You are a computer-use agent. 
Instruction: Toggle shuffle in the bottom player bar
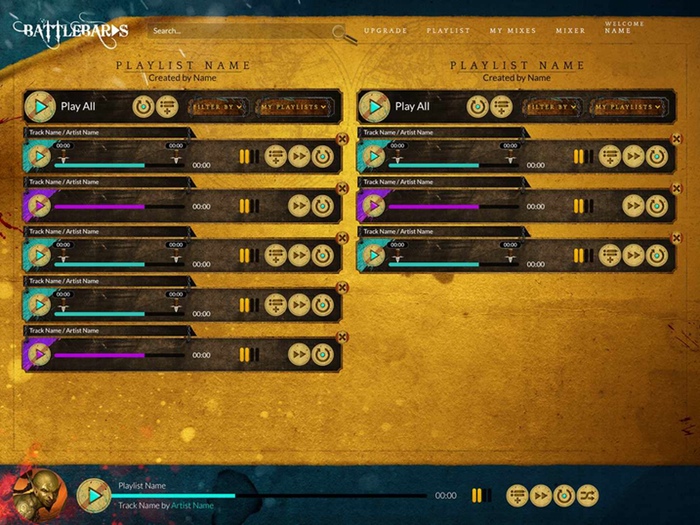point(587,495)
